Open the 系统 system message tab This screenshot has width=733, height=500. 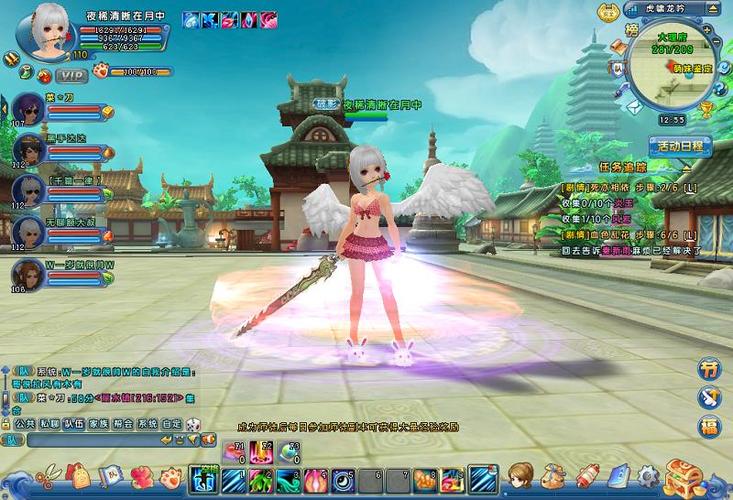tap(147, 423)
